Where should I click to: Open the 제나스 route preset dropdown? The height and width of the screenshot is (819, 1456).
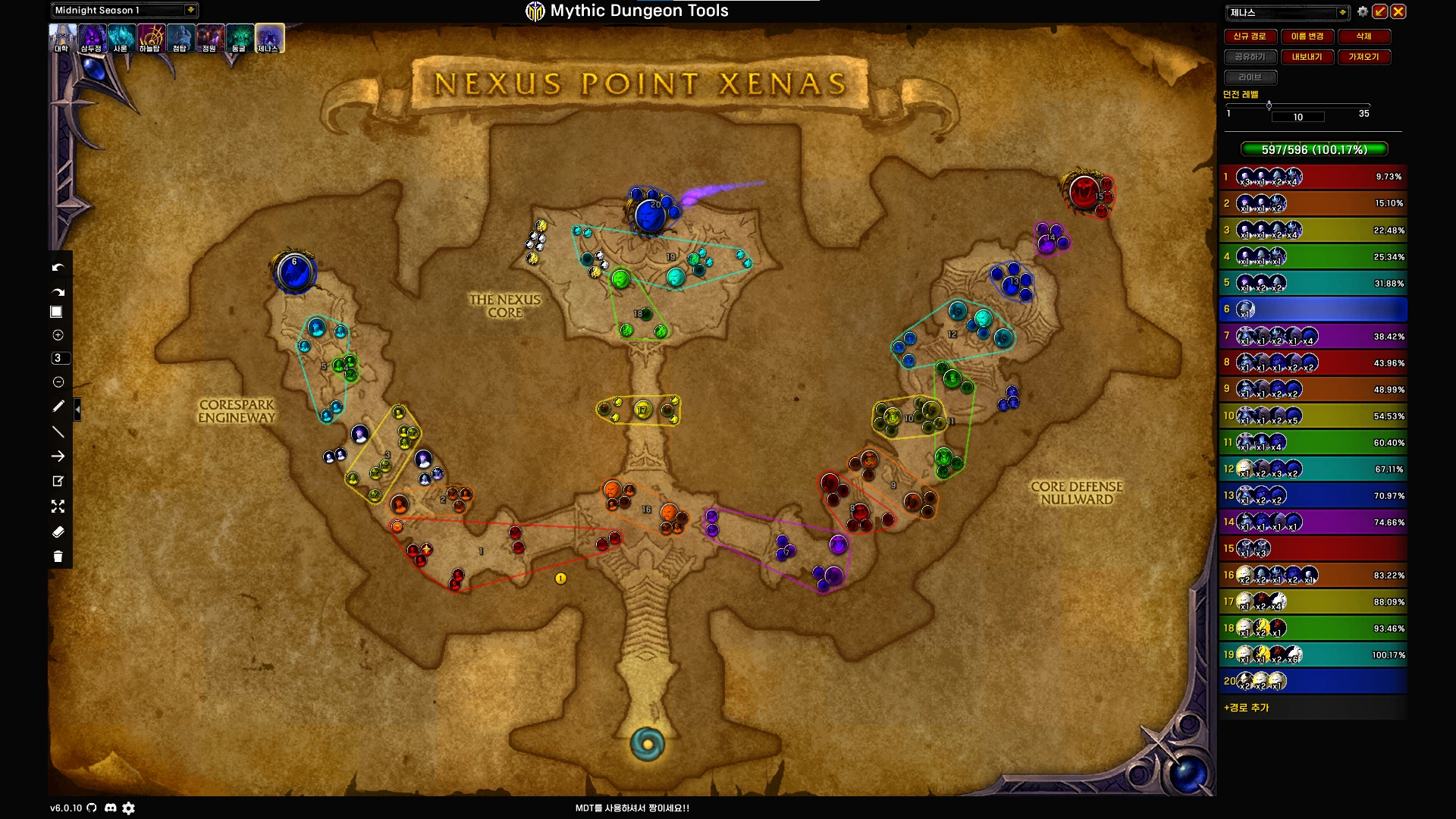(1342, 12)
